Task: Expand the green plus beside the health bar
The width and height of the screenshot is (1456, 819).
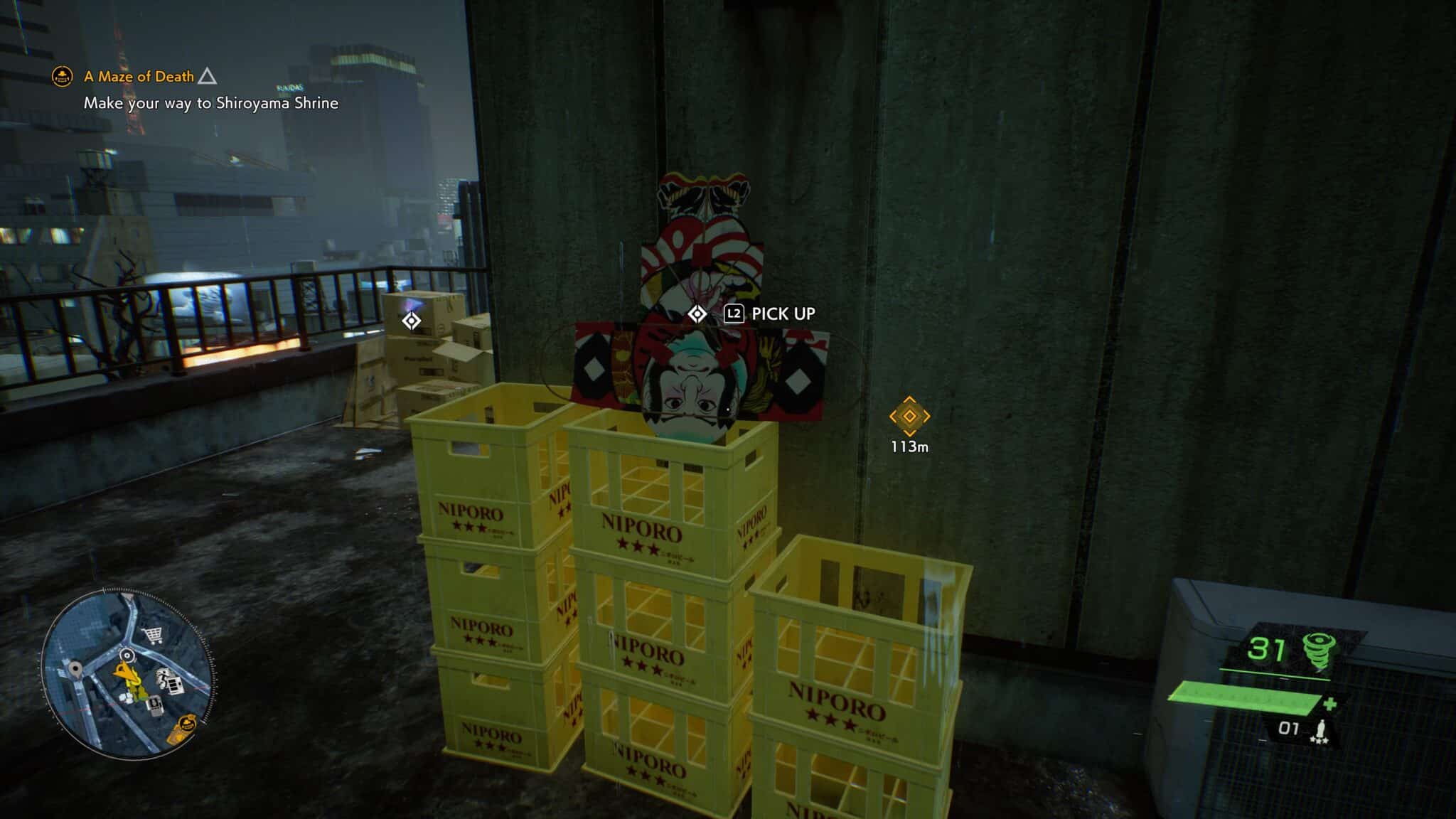Action: point(1329,704)
